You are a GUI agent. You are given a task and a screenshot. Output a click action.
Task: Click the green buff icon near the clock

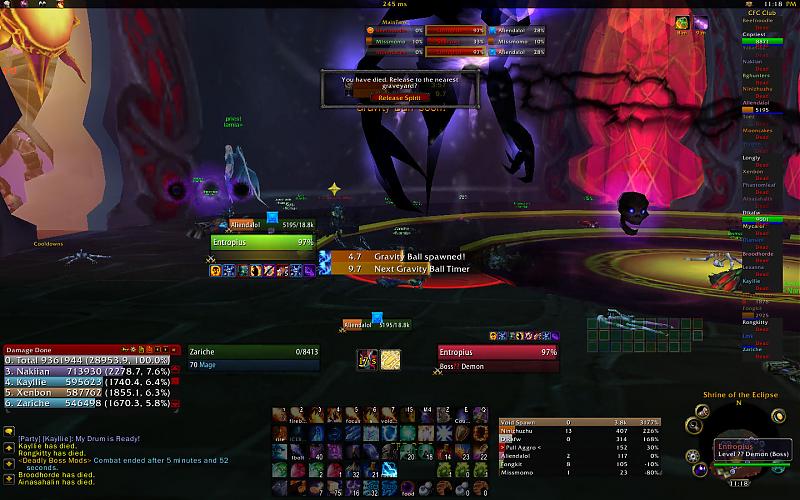click(x=680, y=21)
